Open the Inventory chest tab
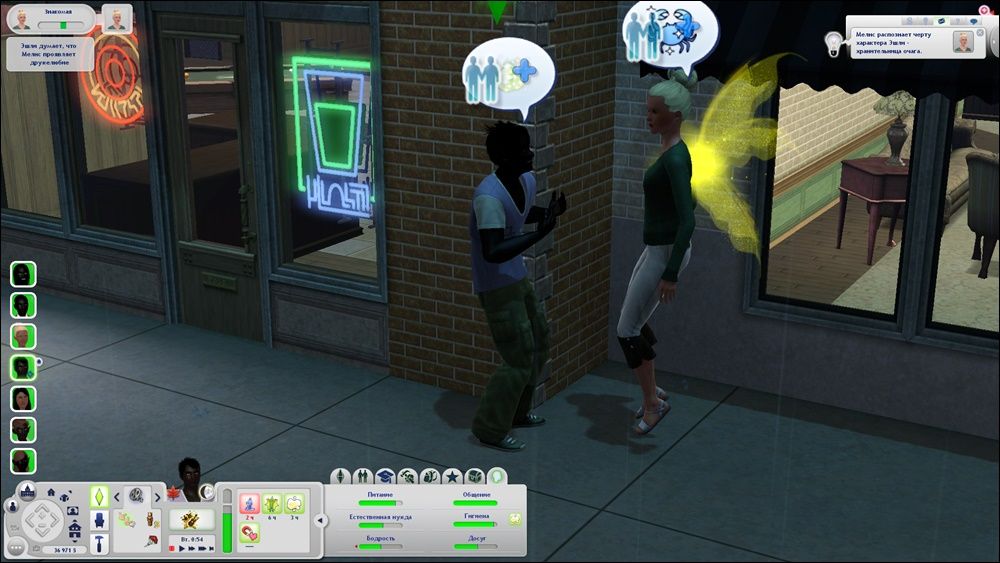1000x563 pixels. click(475, 476)
